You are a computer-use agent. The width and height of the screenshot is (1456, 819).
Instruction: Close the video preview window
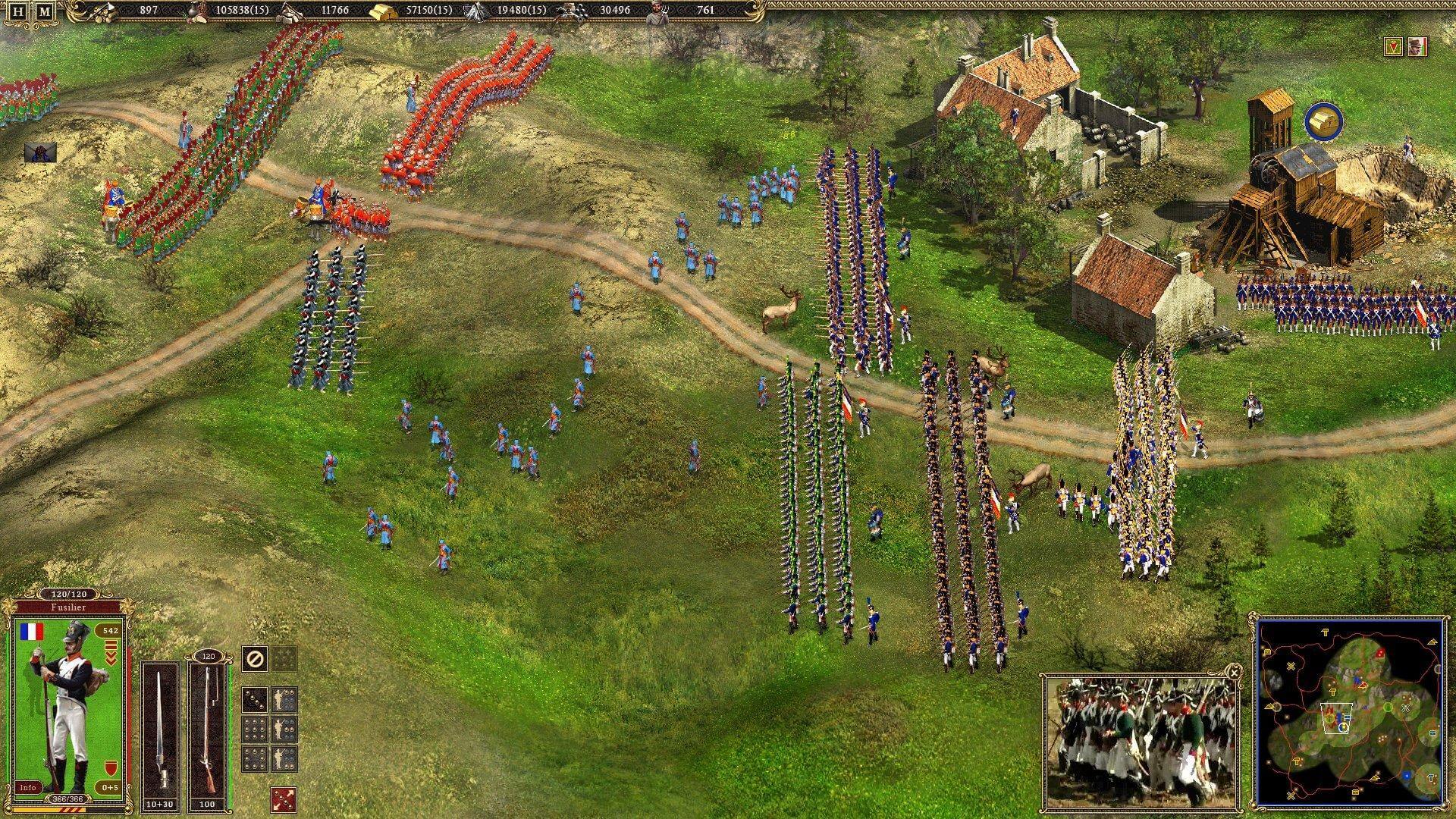click(x=1234, y=673)
